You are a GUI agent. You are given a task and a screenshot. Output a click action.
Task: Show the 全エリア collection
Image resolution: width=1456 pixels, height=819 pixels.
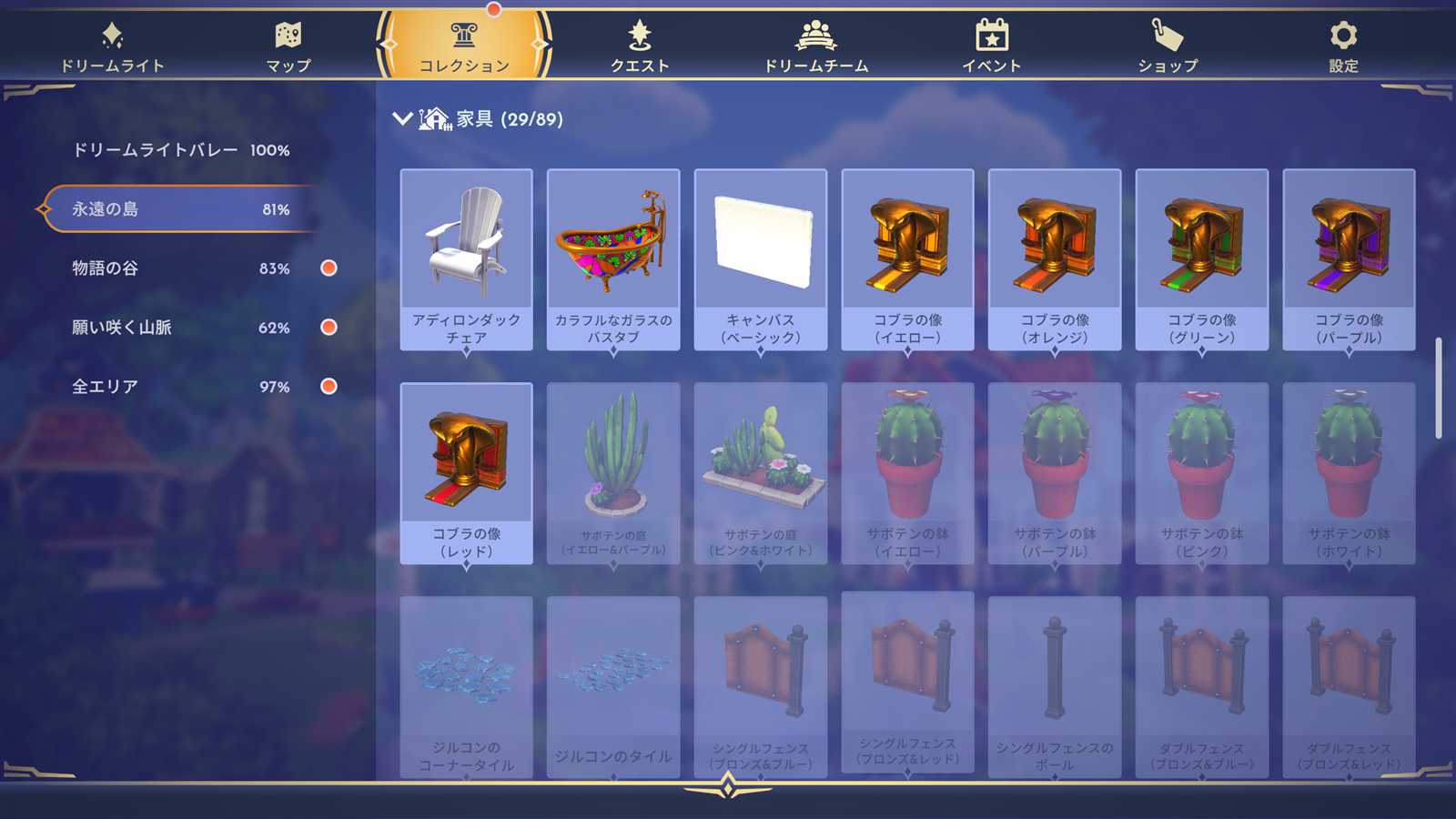point(180,387)
